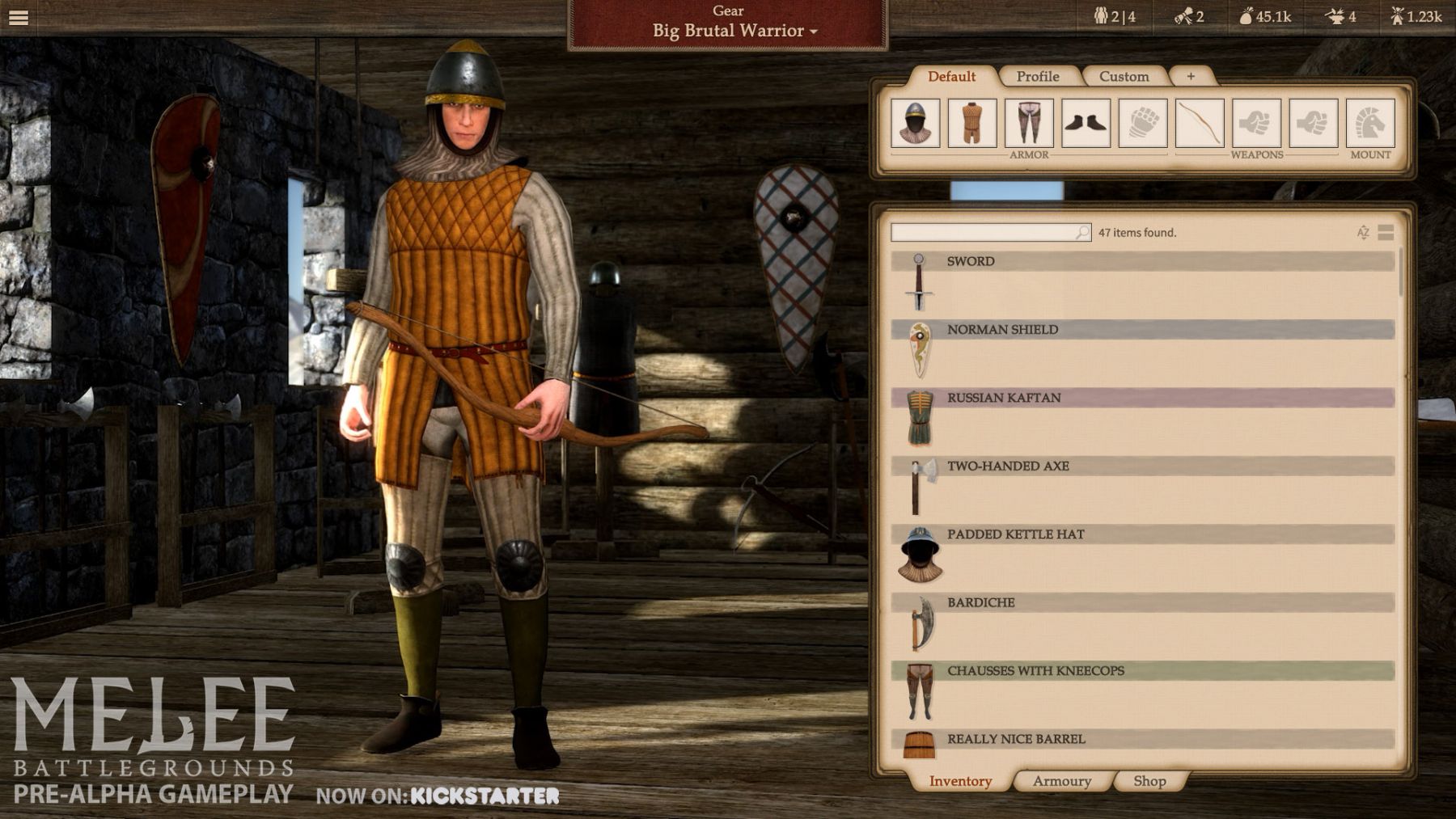
Task: Select the leg armor slot
Action: pos(1029,123)
